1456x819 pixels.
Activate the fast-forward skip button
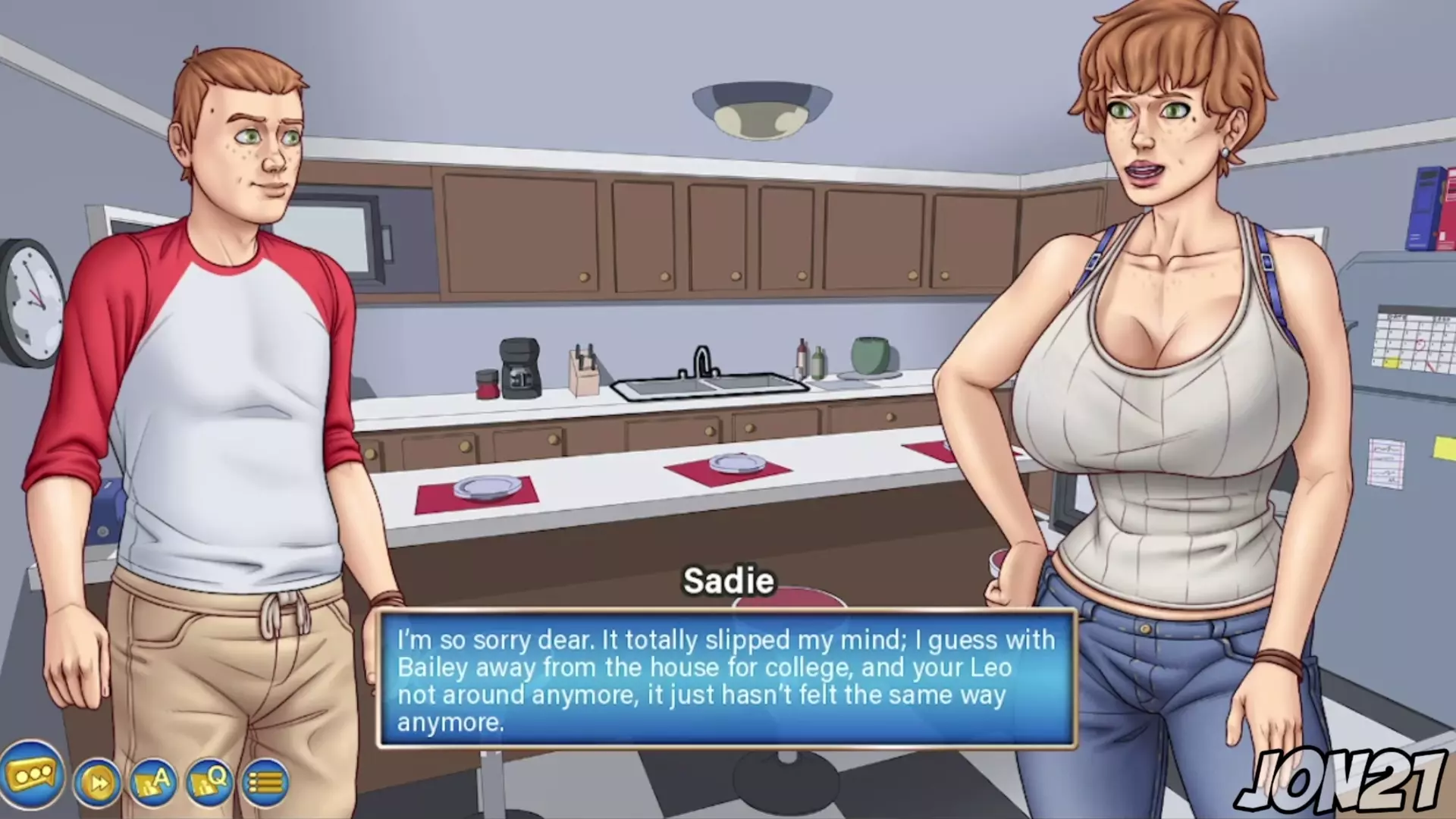(98, 782)
